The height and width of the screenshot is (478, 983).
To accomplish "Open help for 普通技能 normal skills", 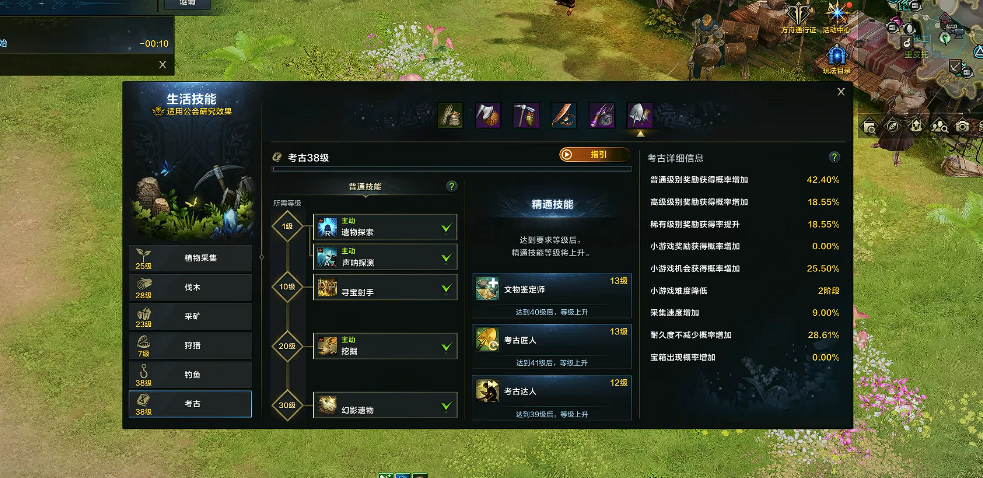I will (x=451, y=186).
